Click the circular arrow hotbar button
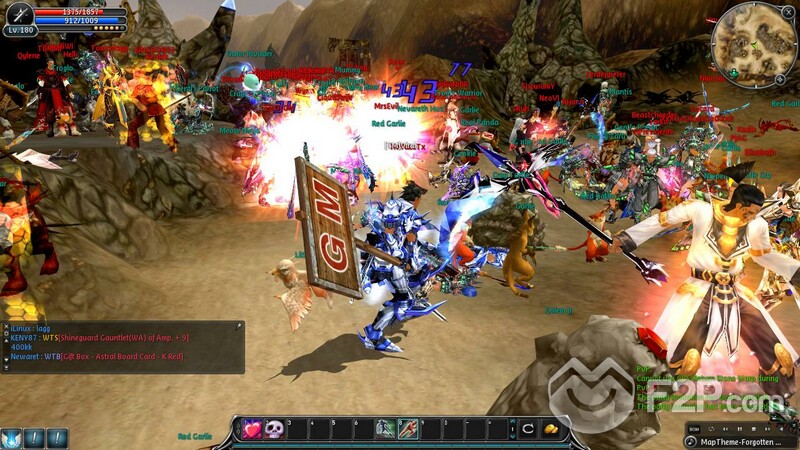The width and height of the screenshot is (800, 450). tap(526, 429)
